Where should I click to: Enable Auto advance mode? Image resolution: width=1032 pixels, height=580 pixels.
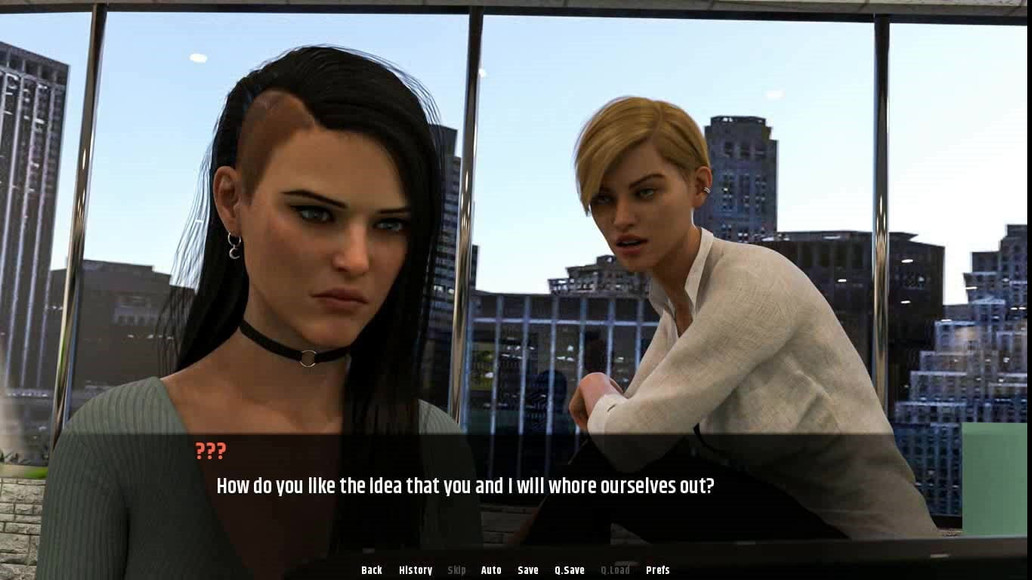pyautogui.click(x=491, y=570)
